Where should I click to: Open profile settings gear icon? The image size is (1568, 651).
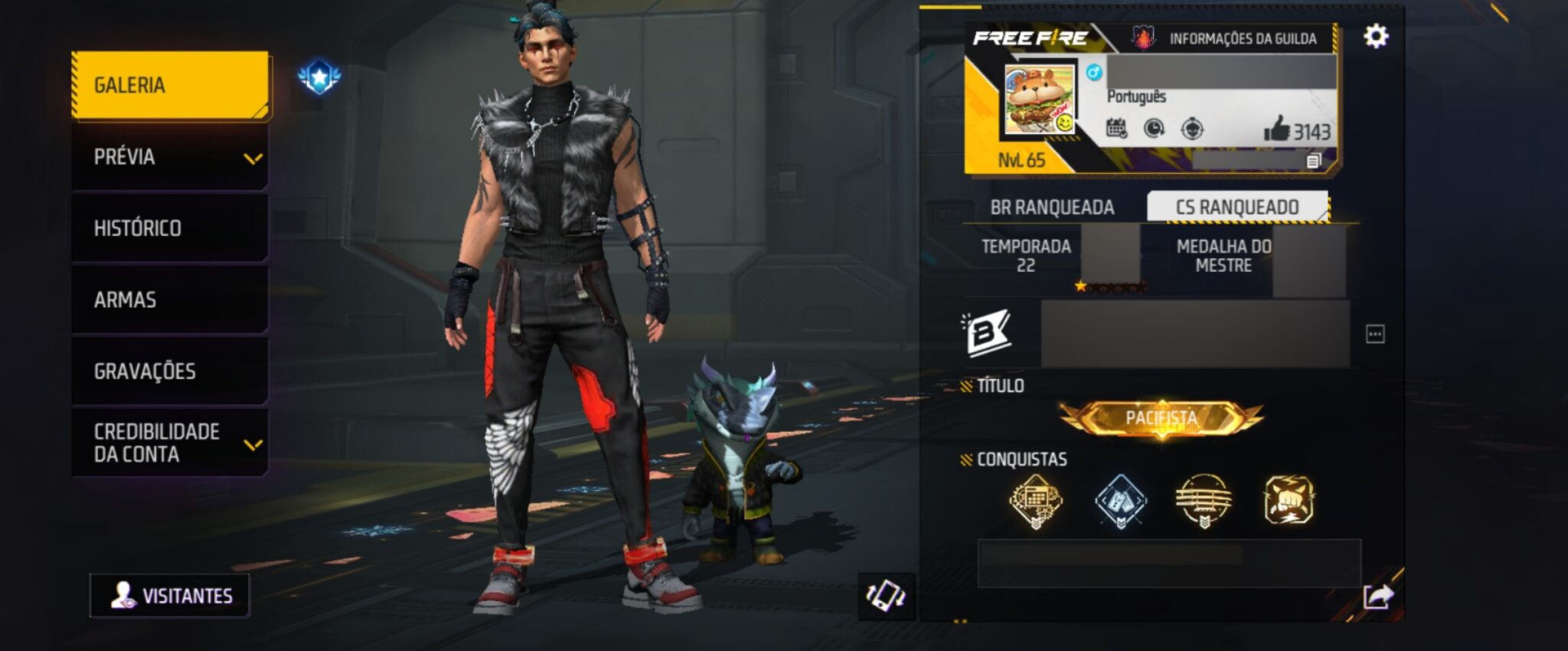[1375, 37]
